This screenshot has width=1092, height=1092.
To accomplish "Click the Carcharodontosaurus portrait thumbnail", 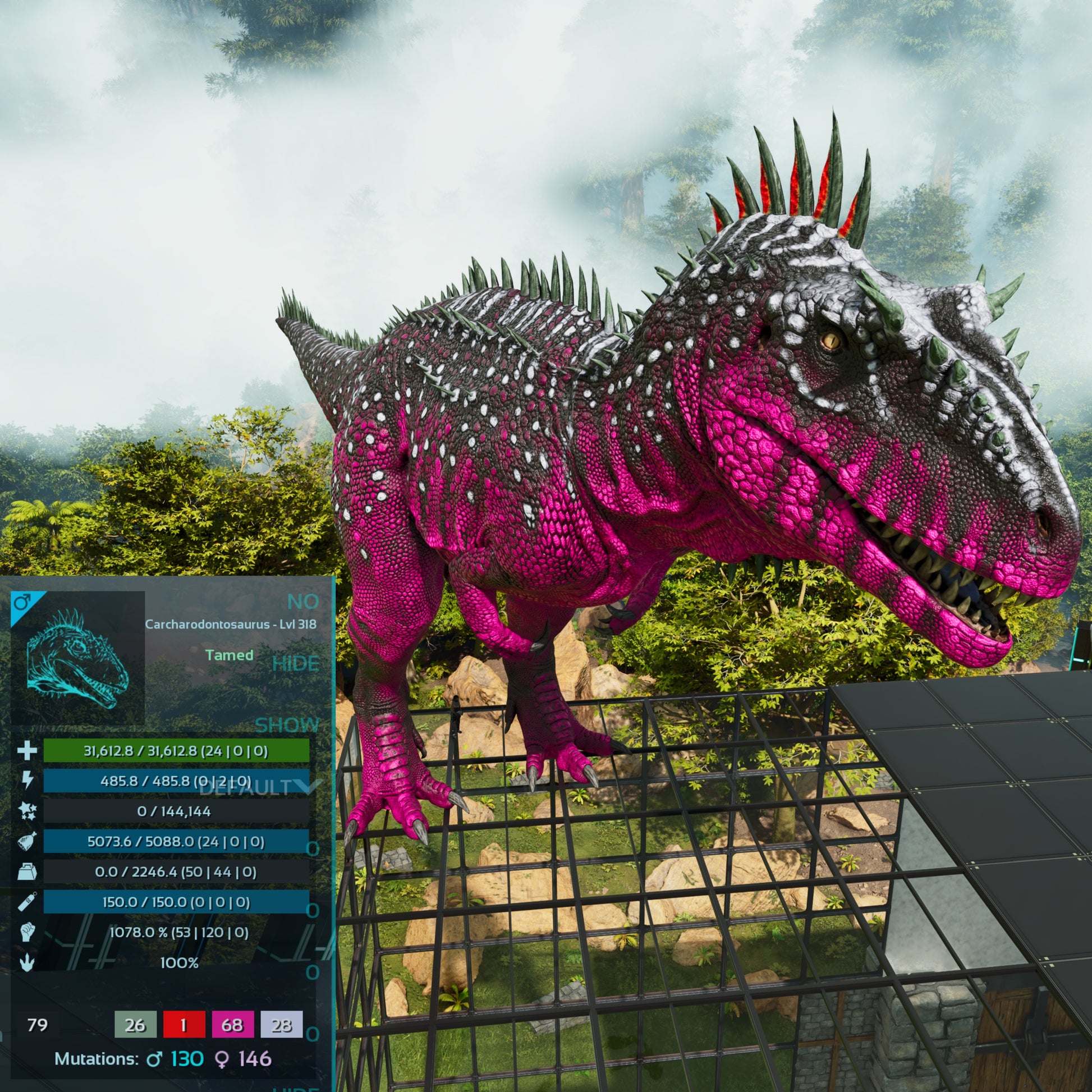I will [x=78, y=658].
